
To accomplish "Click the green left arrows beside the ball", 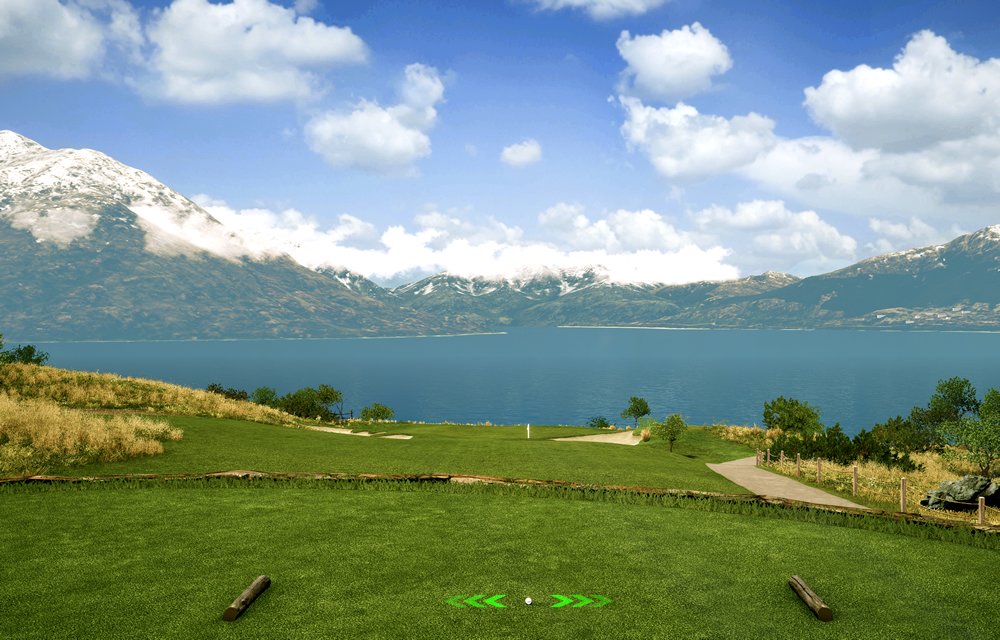I will (x=478, y=601).
